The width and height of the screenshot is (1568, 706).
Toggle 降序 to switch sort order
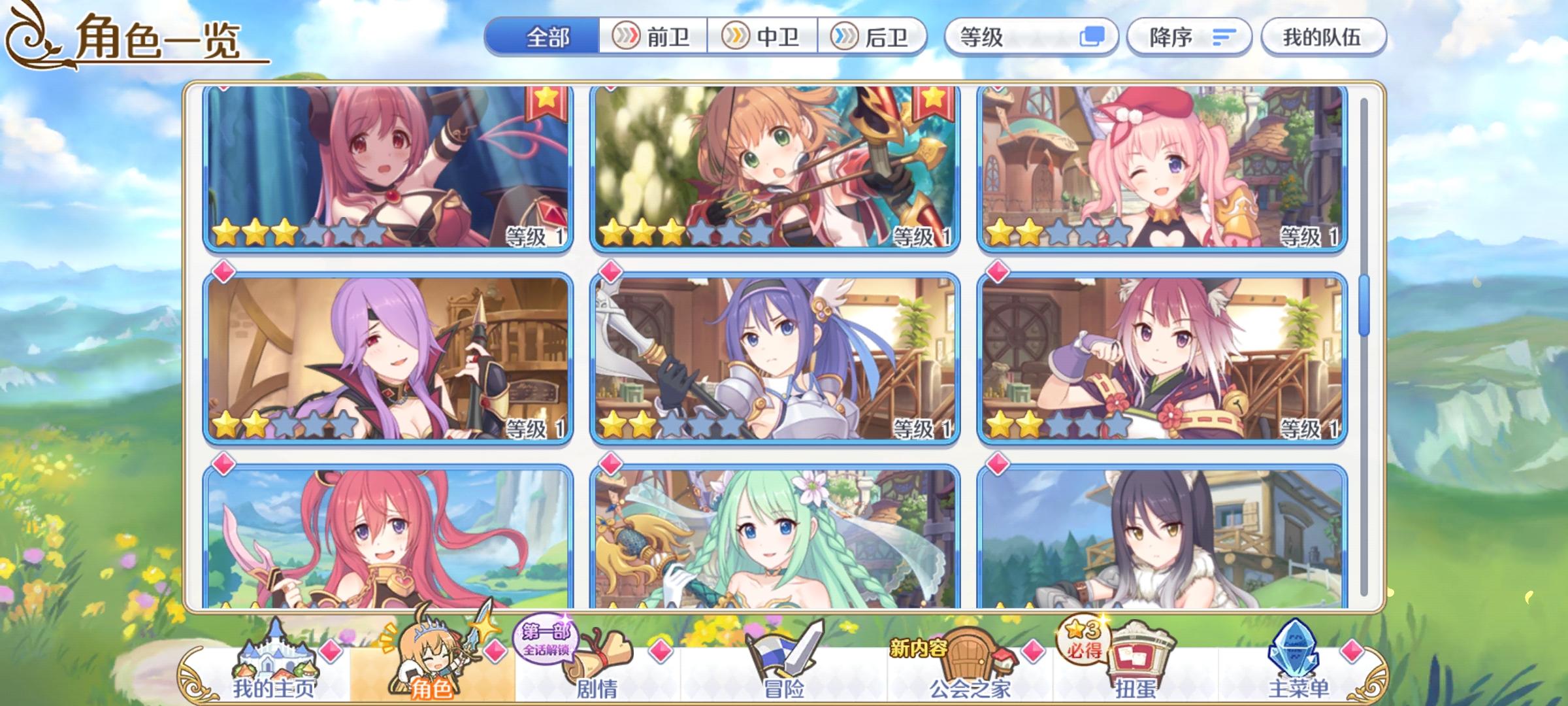1189,37
